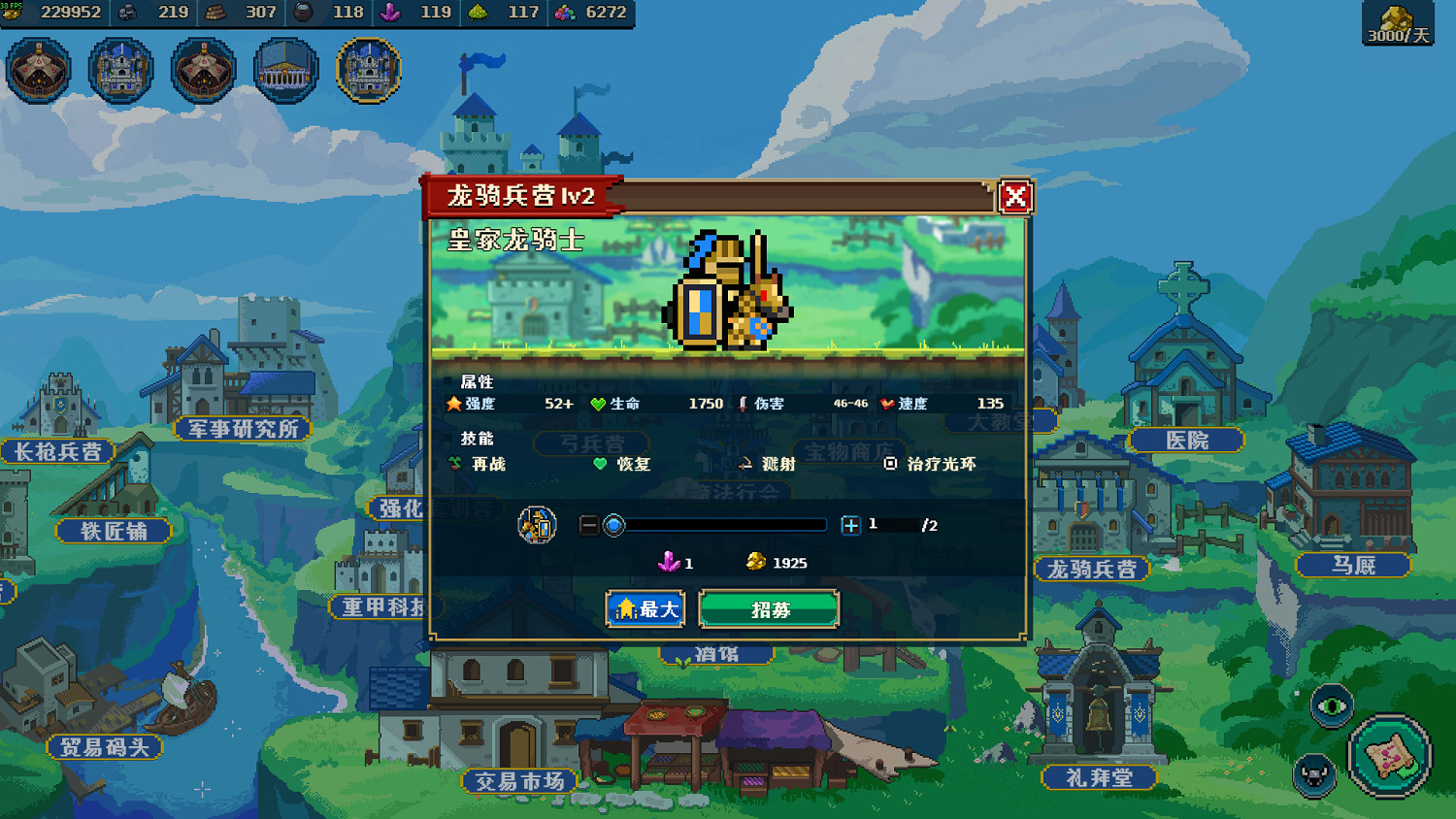Click the bull head icon bottom right

tap(1313, 775)
